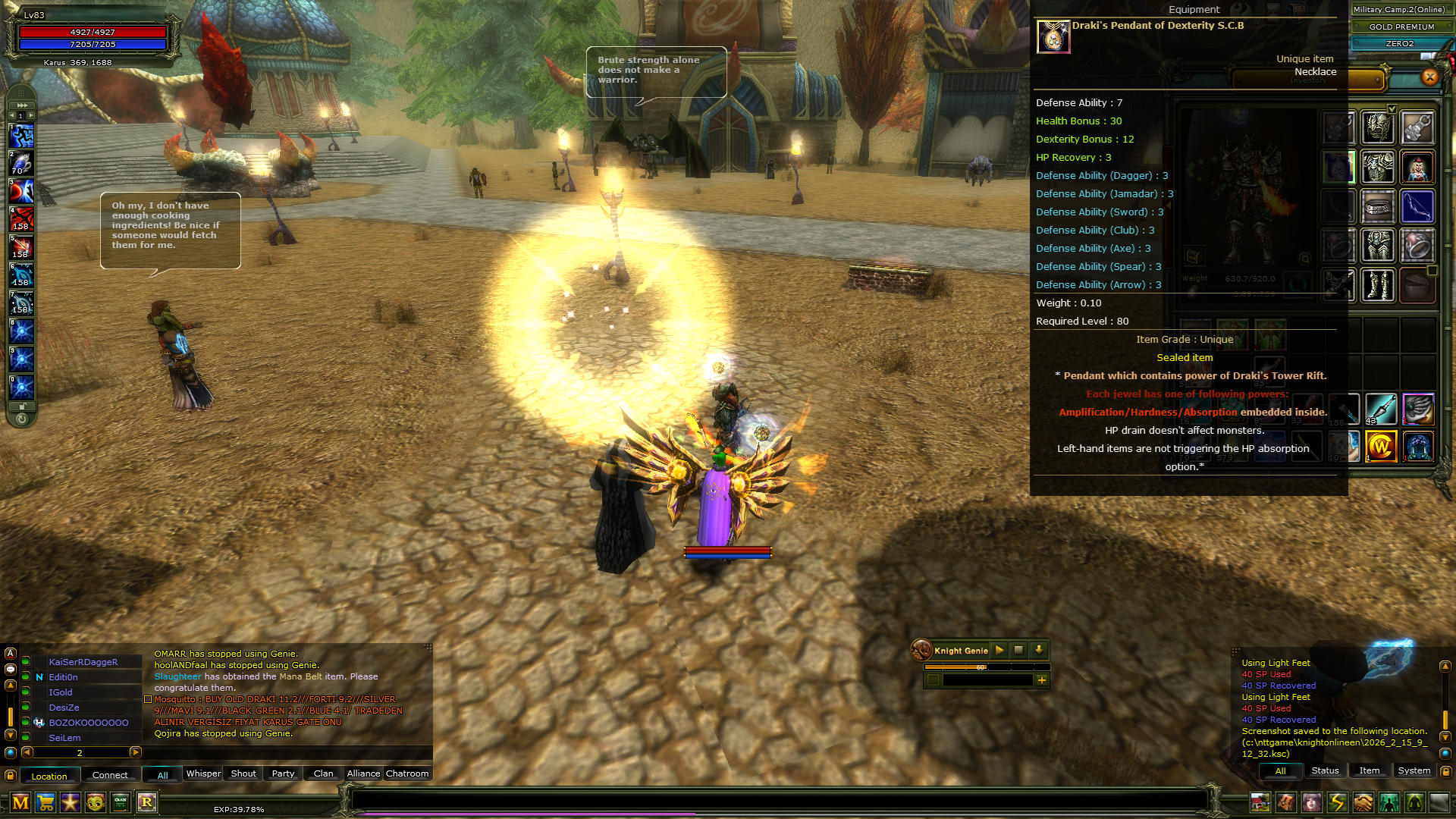Switch chat to the Whisper tab
This screenshot has width=1456, height=819.
coord(203,773)
